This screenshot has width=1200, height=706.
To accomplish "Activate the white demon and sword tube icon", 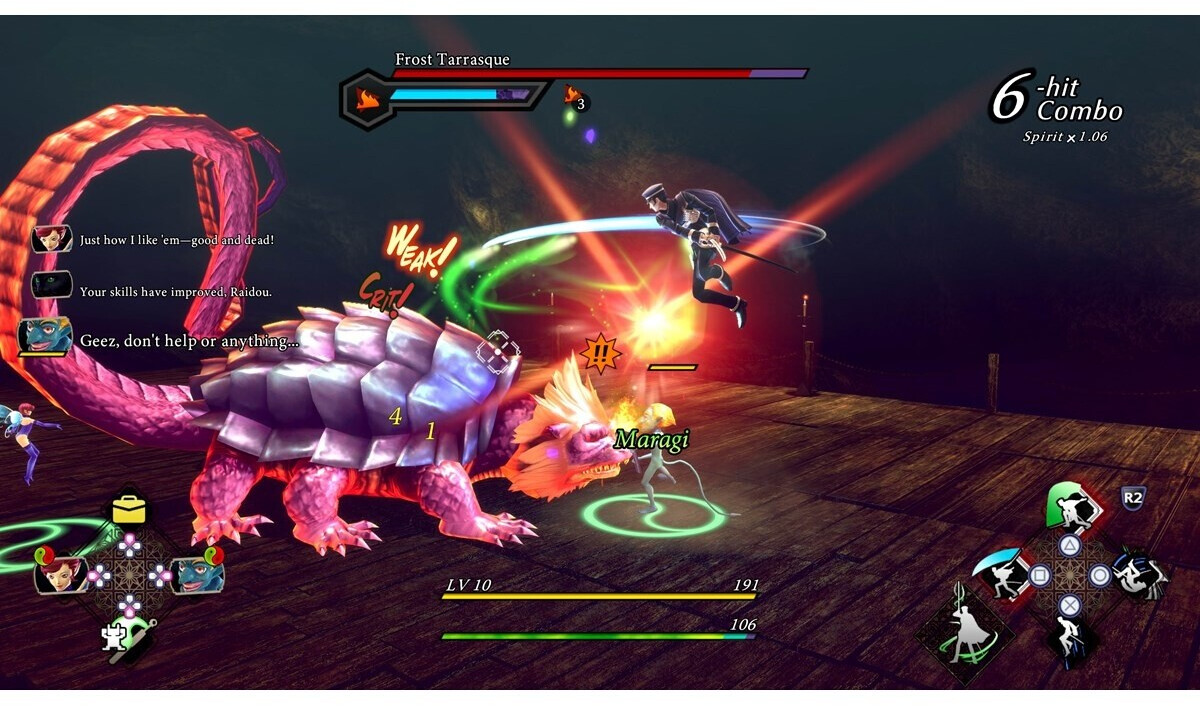I will pos(127,636).
